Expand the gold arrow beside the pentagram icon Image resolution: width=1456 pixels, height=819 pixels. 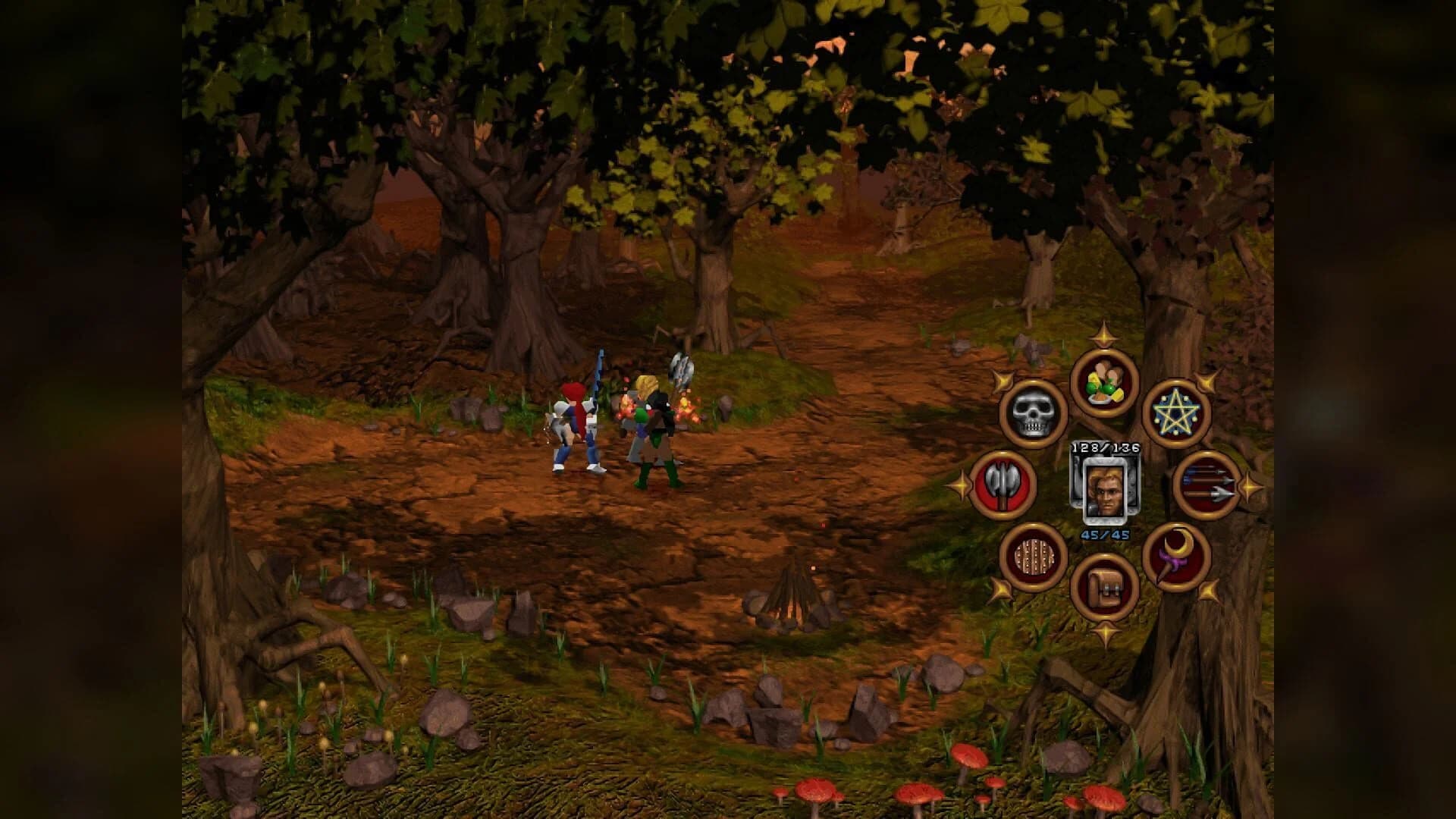1207,380
